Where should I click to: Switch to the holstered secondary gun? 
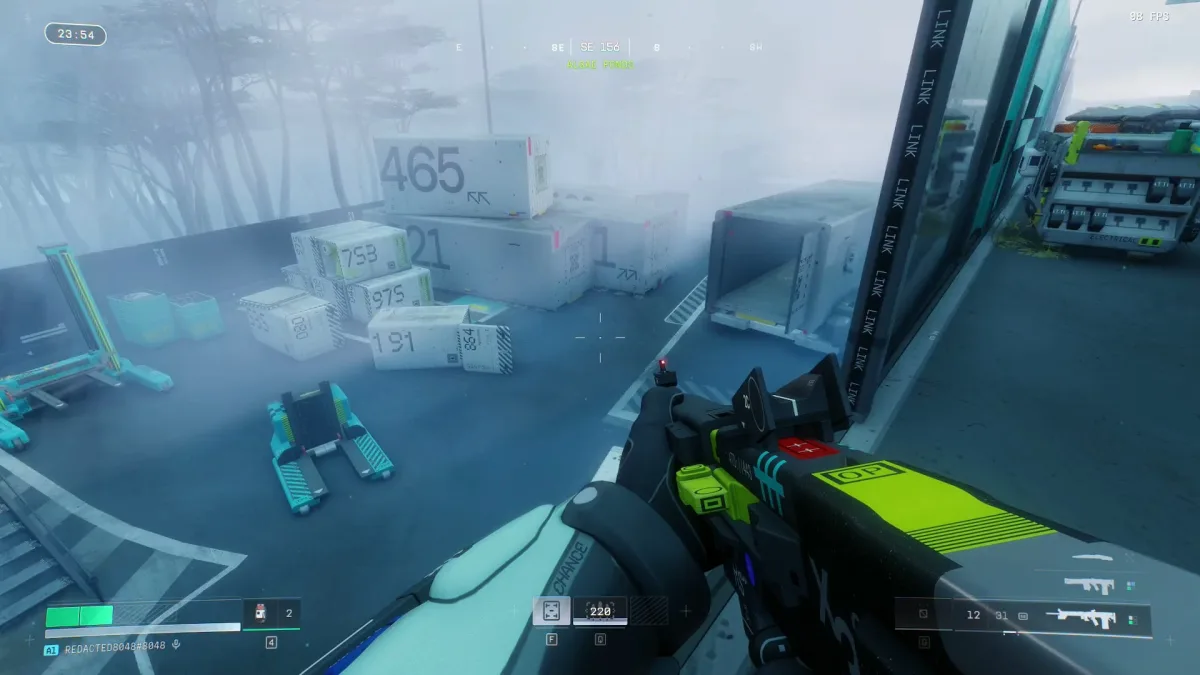click(x=1089, y=585)
